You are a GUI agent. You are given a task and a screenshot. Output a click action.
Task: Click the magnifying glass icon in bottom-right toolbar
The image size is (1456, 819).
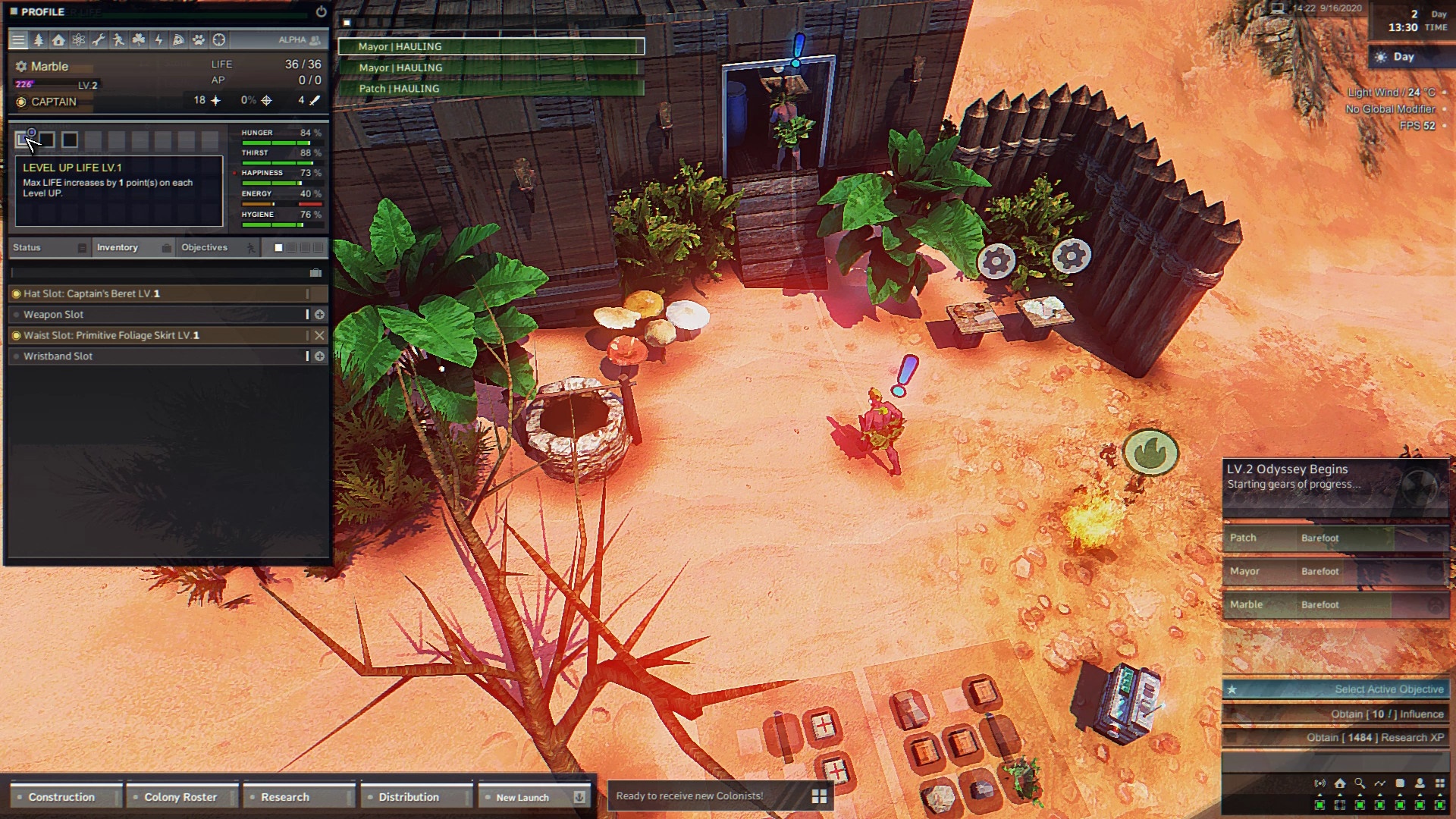coord(1360,783)
